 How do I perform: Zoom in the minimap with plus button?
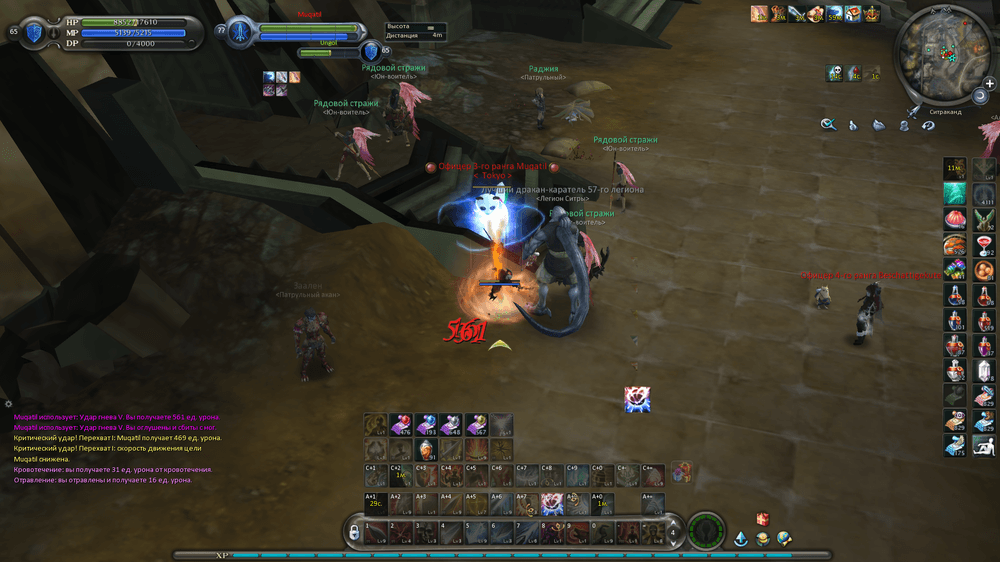(989, 84)
